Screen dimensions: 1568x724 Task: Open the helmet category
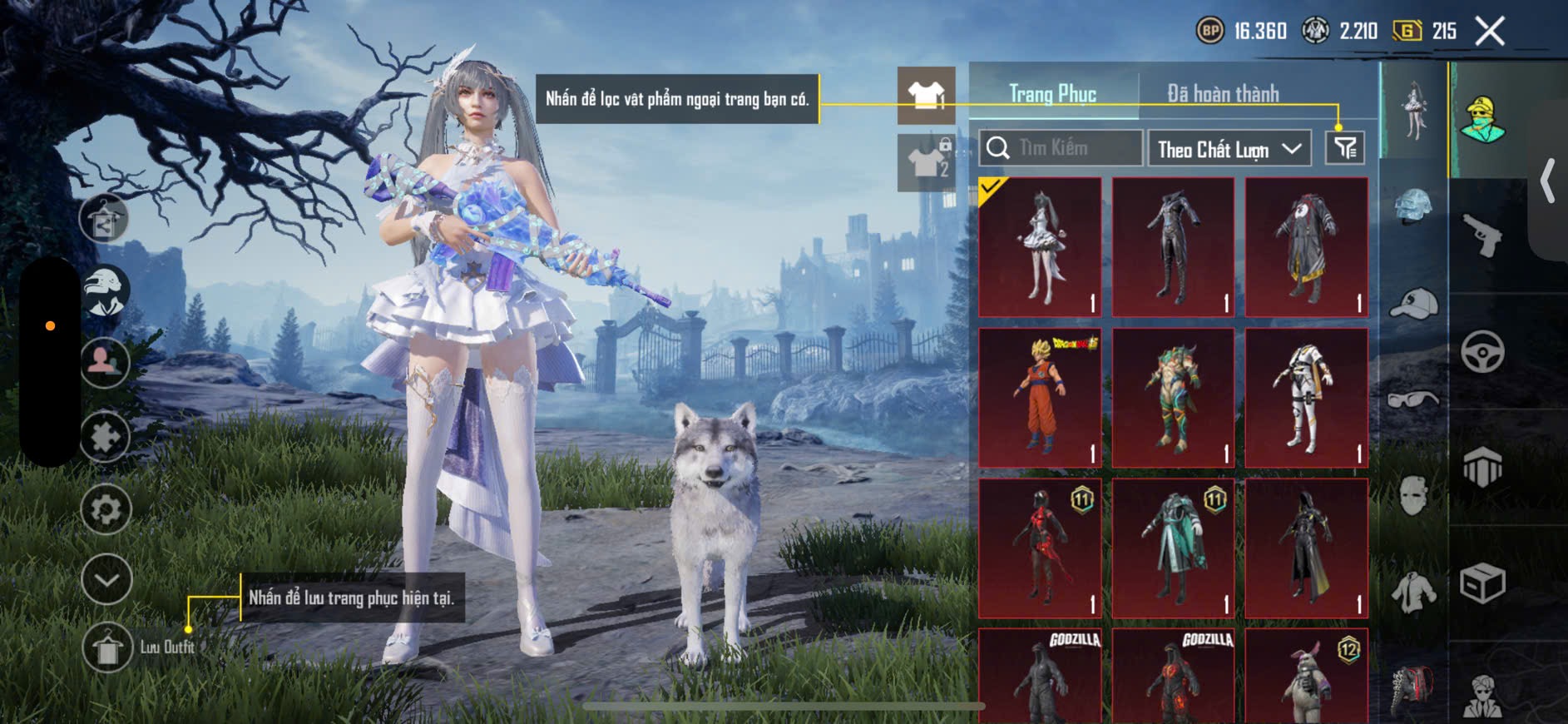[x=1414, y=208]
